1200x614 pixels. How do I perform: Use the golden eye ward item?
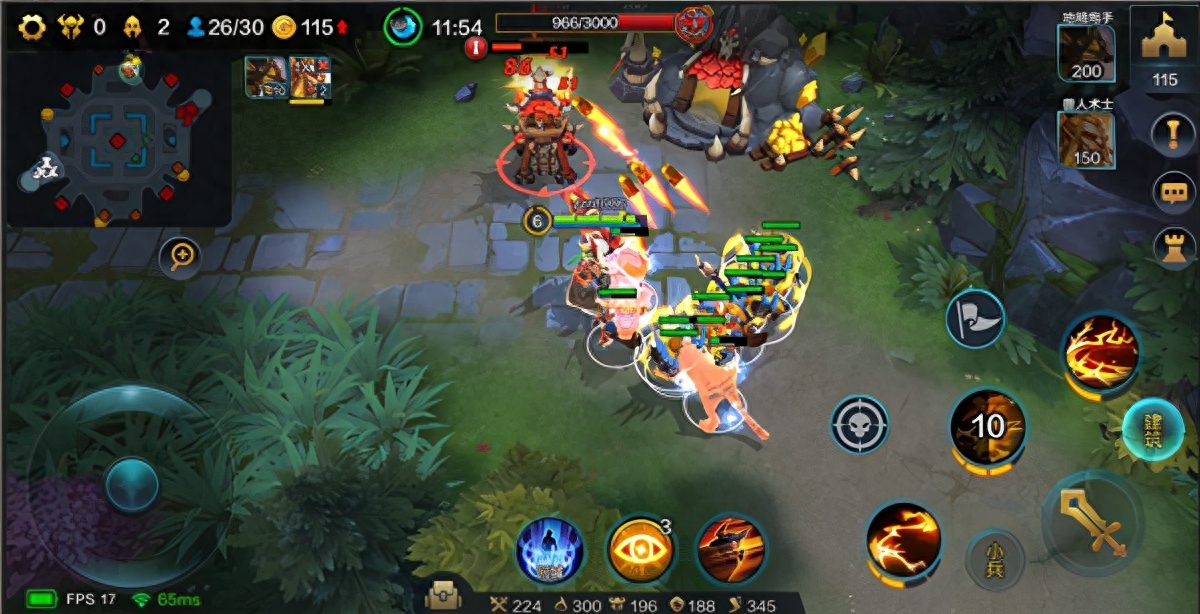pos(640,549)
